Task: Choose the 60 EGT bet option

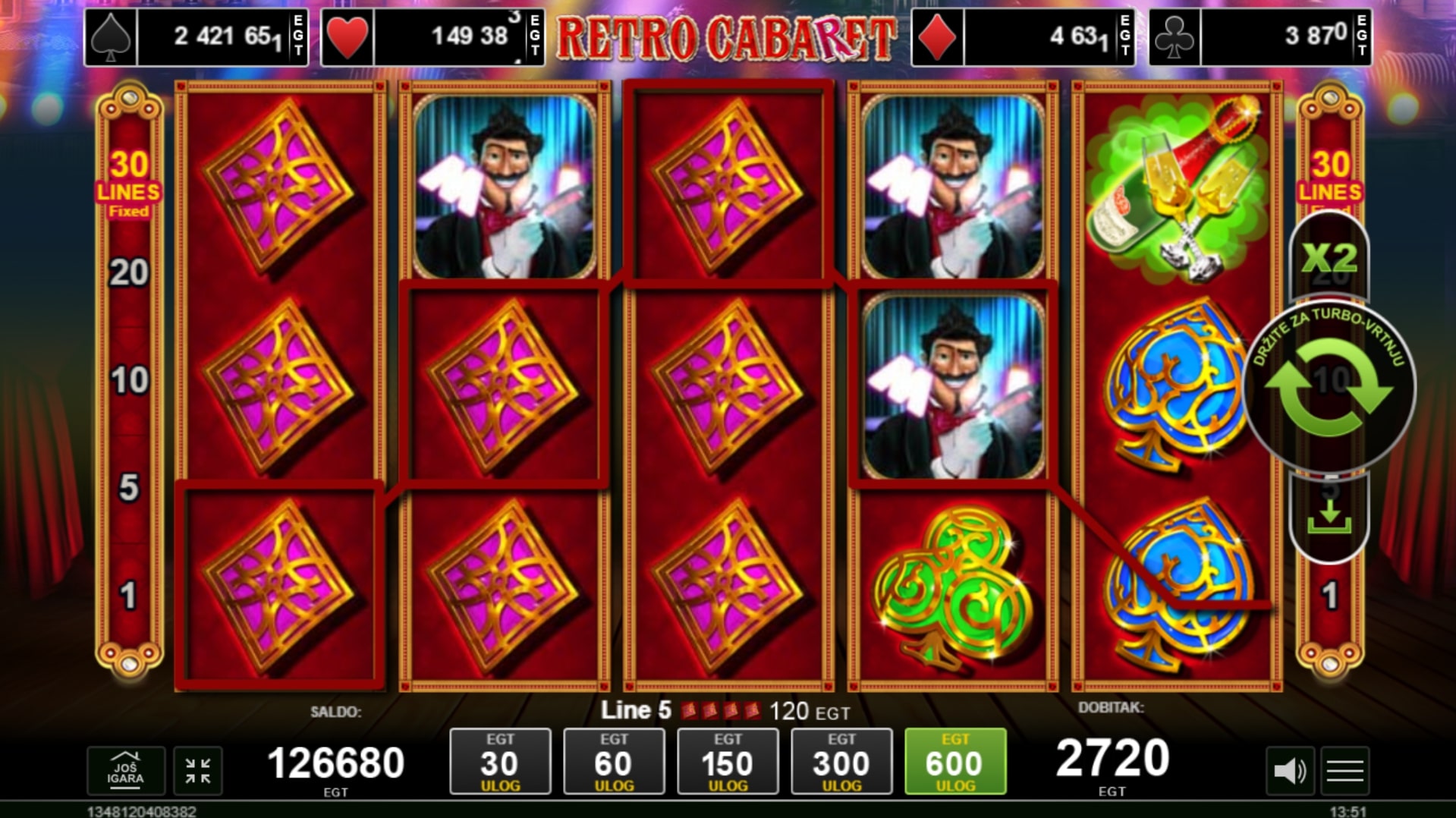Action: click(614, 761)
